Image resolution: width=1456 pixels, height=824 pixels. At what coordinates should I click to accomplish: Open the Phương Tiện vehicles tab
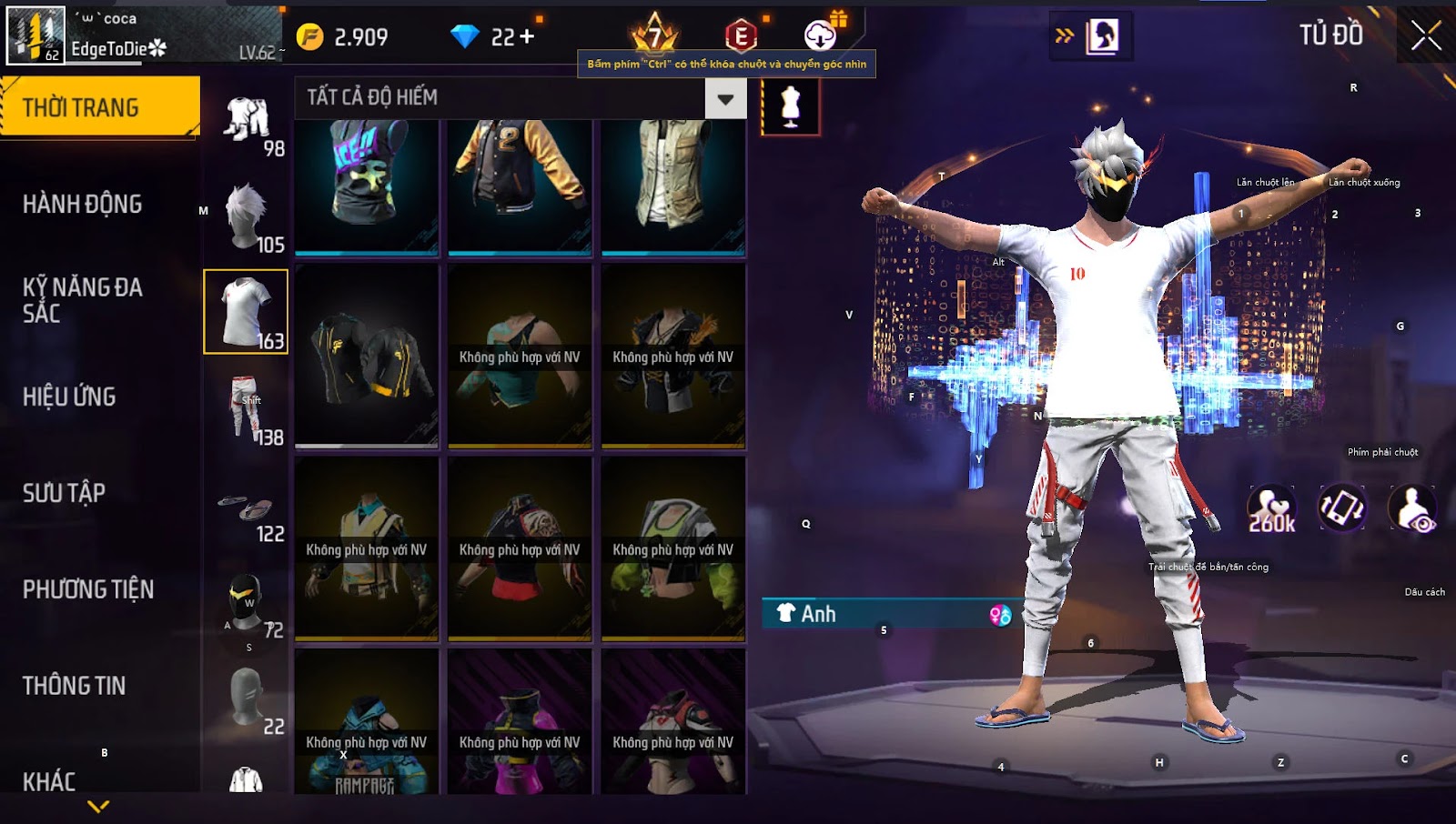point(88,589)
